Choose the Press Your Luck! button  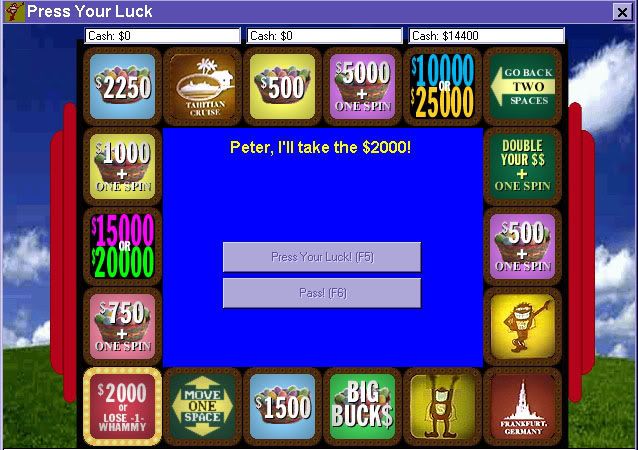coord(321,257)
